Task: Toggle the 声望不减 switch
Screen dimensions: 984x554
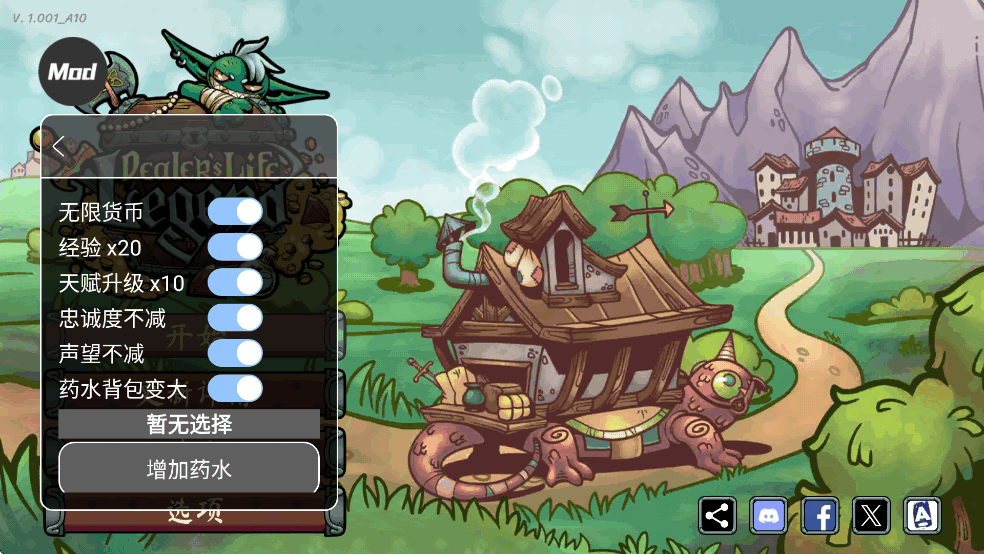Action: point(235,353)
